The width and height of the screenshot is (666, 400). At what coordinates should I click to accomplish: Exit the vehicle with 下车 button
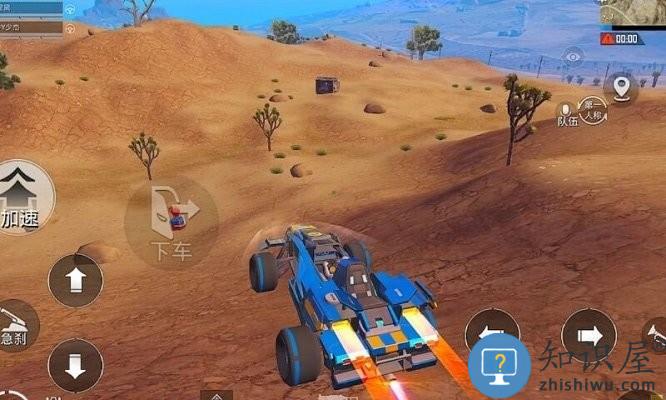171,222
